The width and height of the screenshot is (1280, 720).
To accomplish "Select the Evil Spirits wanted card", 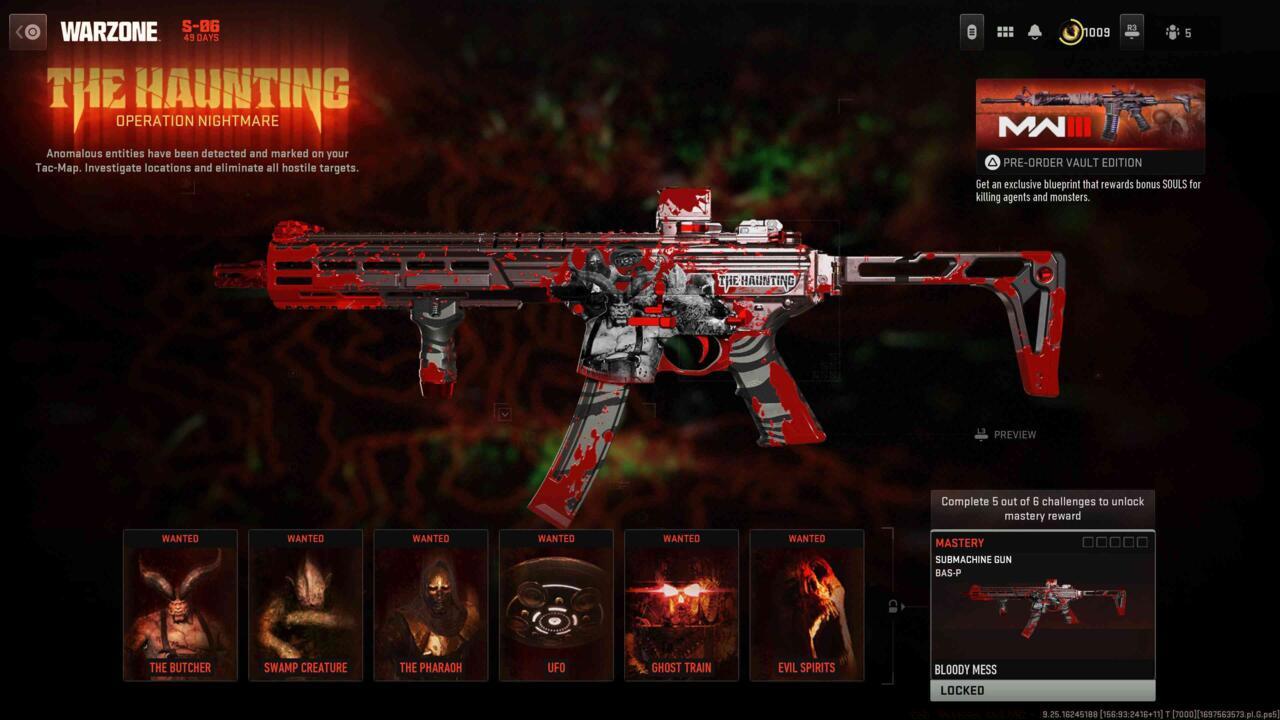I will 807,605.
